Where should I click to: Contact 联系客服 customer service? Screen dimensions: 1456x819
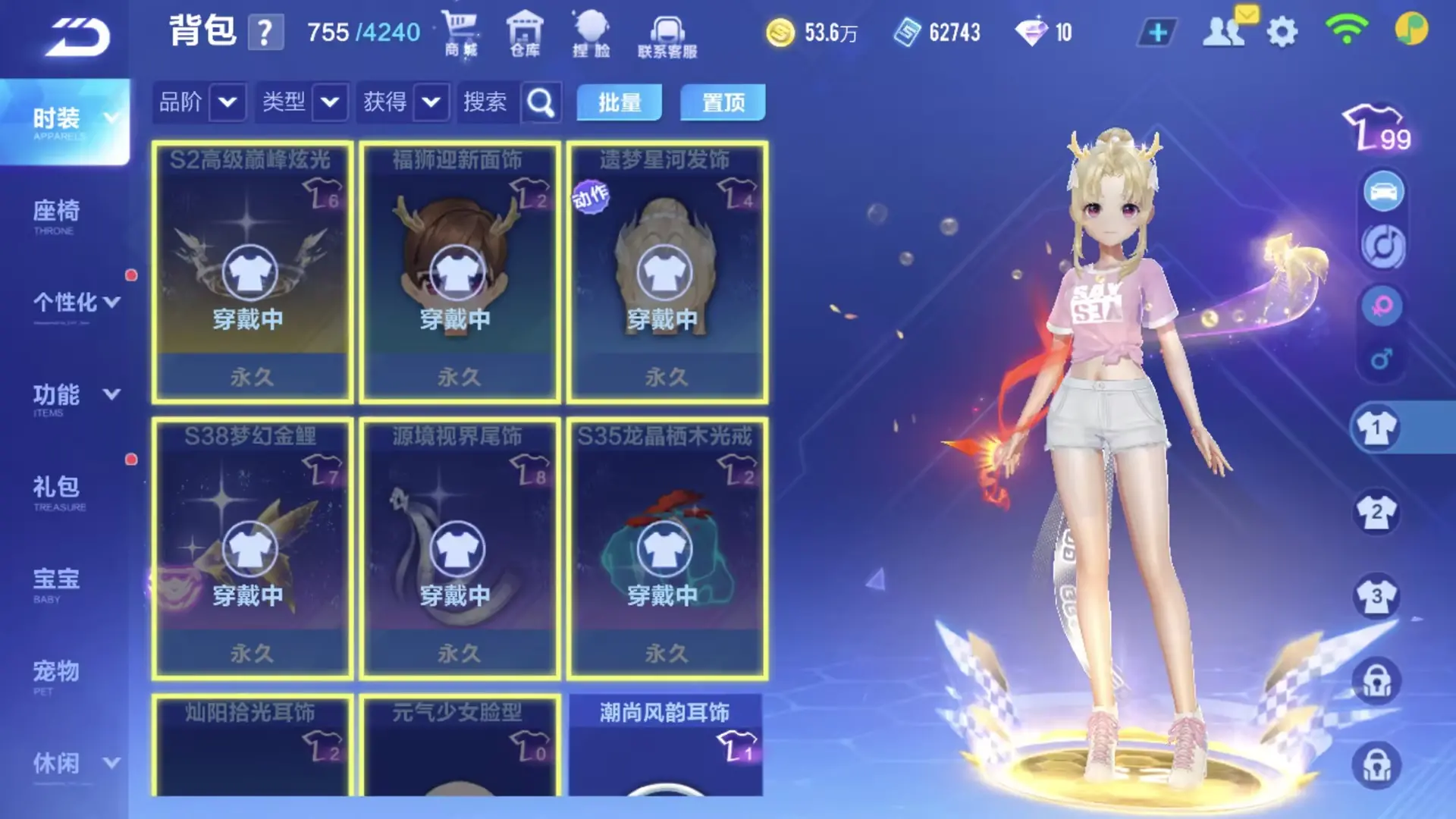click(667, 36)
